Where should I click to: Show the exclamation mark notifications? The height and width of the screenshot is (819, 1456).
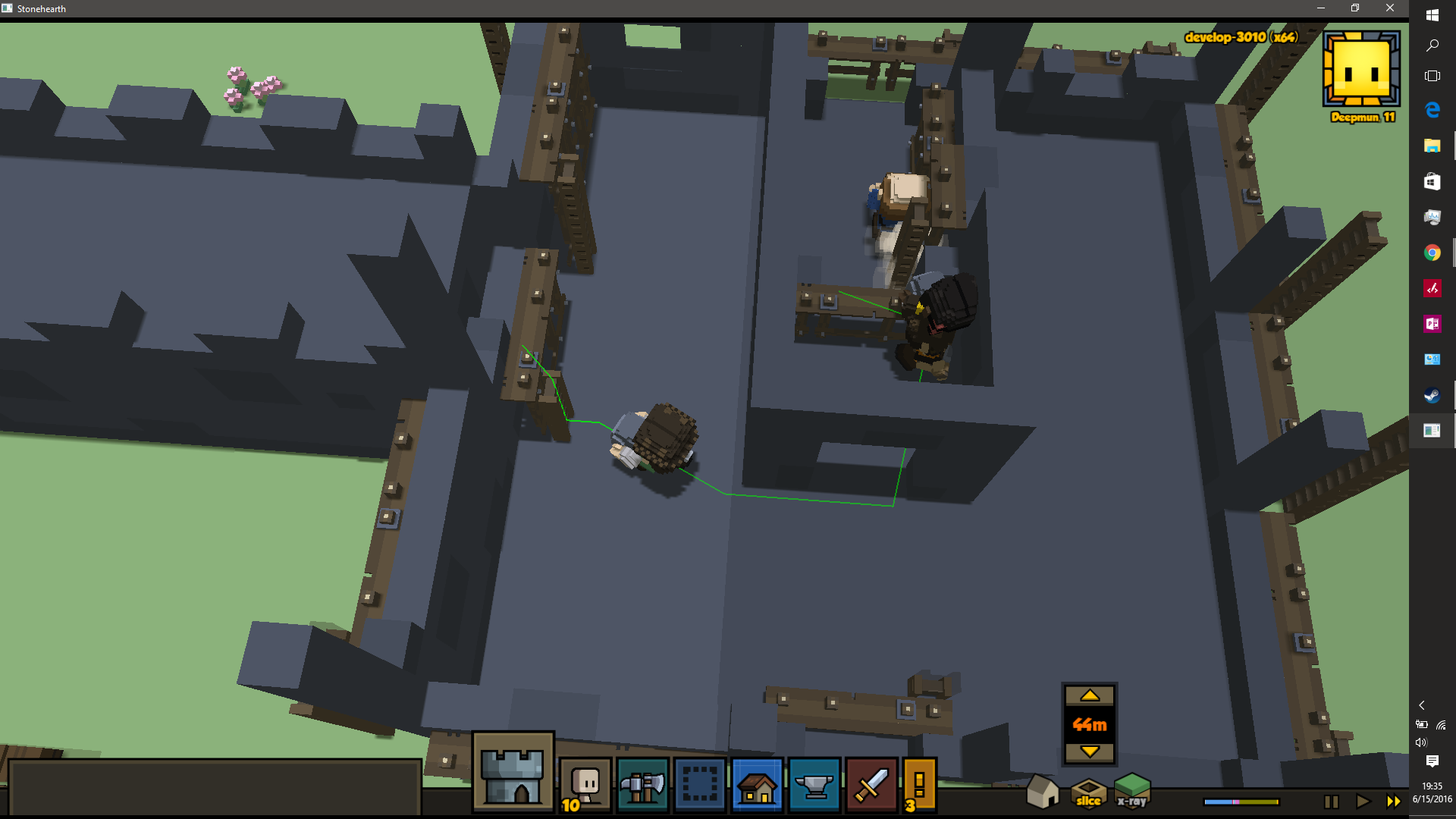919,785
